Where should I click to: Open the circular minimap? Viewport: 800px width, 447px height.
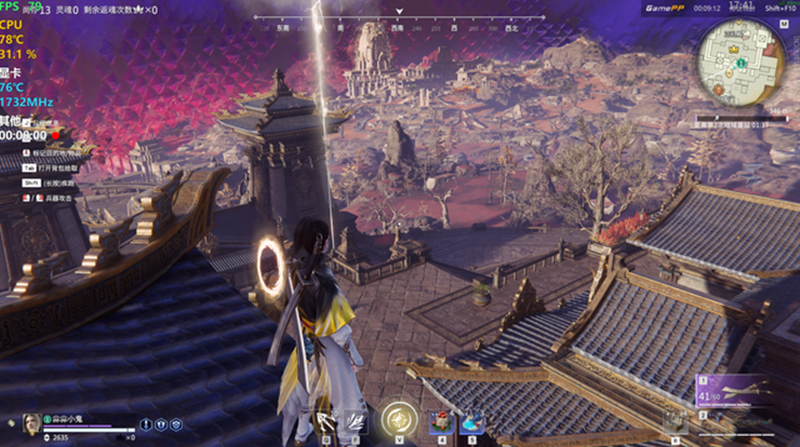(x=741, y=60)
